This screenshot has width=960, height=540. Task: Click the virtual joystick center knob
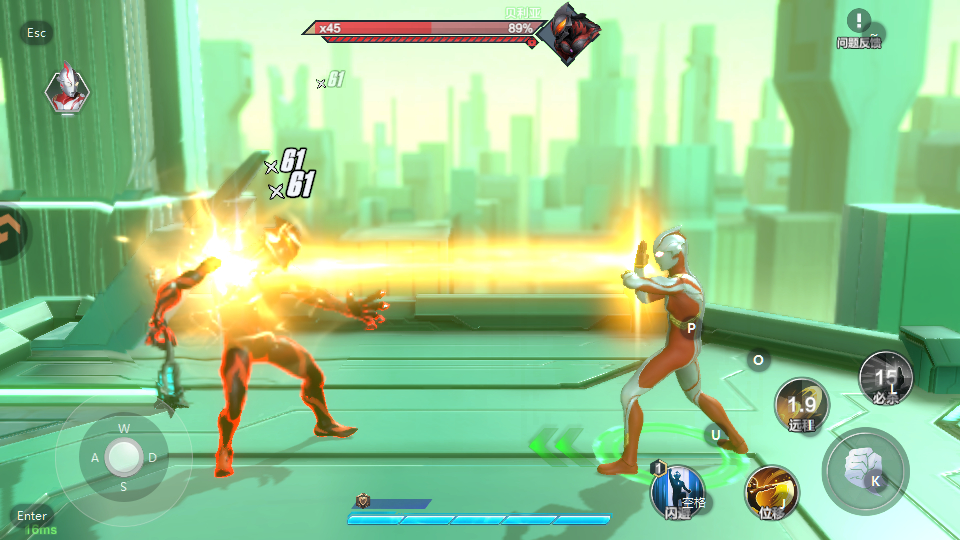[124, 457]
